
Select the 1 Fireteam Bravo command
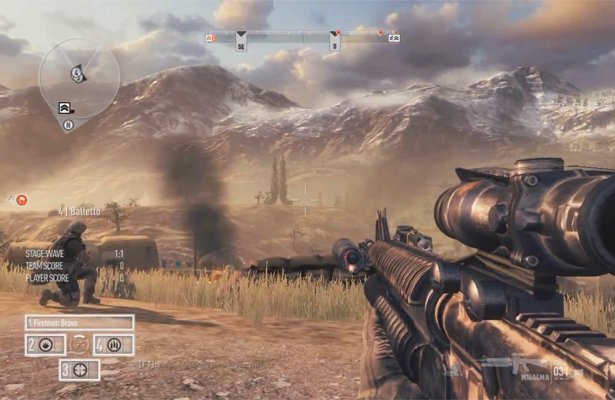point(80,322)
